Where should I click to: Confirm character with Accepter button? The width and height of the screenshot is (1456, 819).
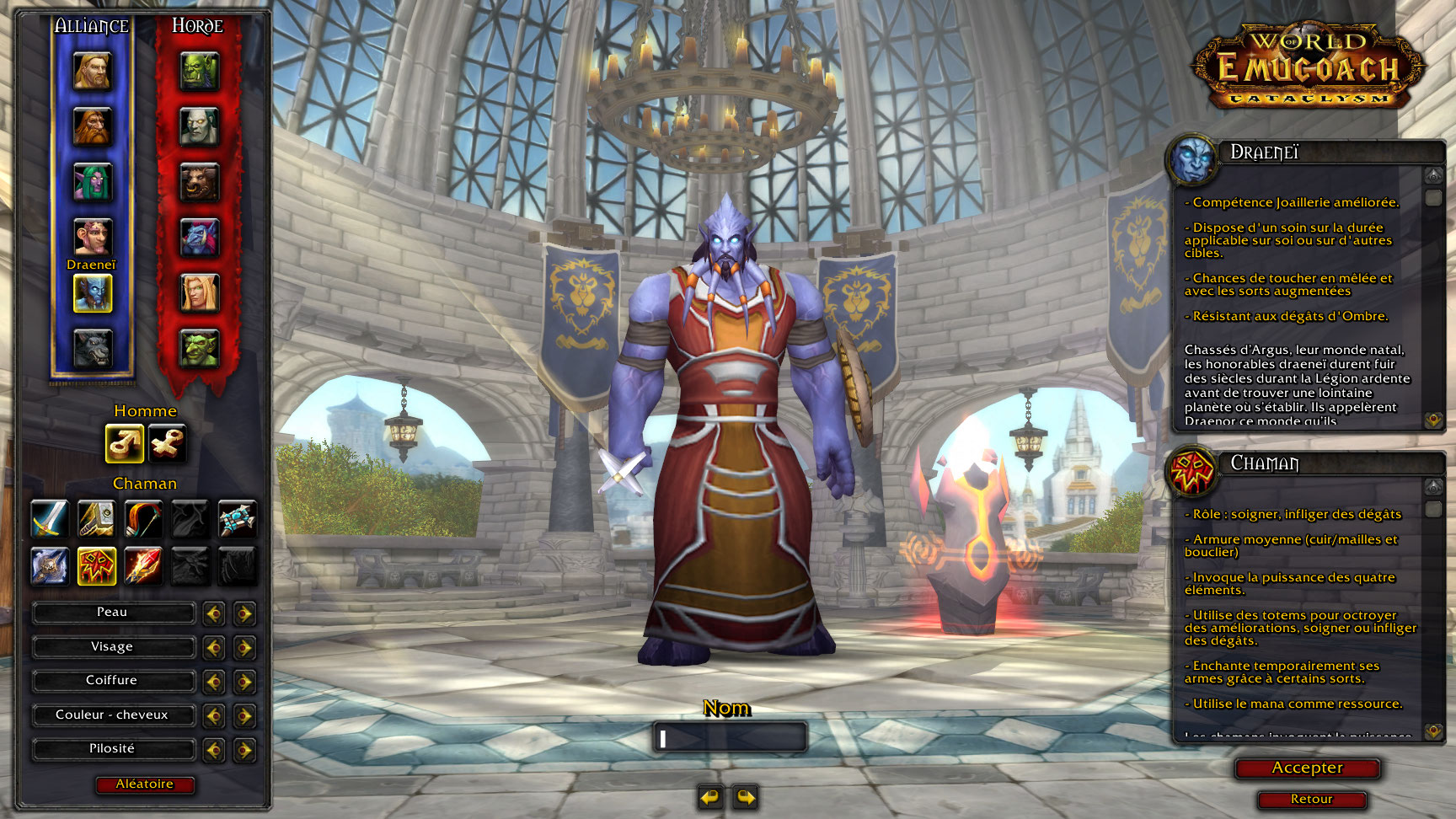click(x=1307, y=768)
